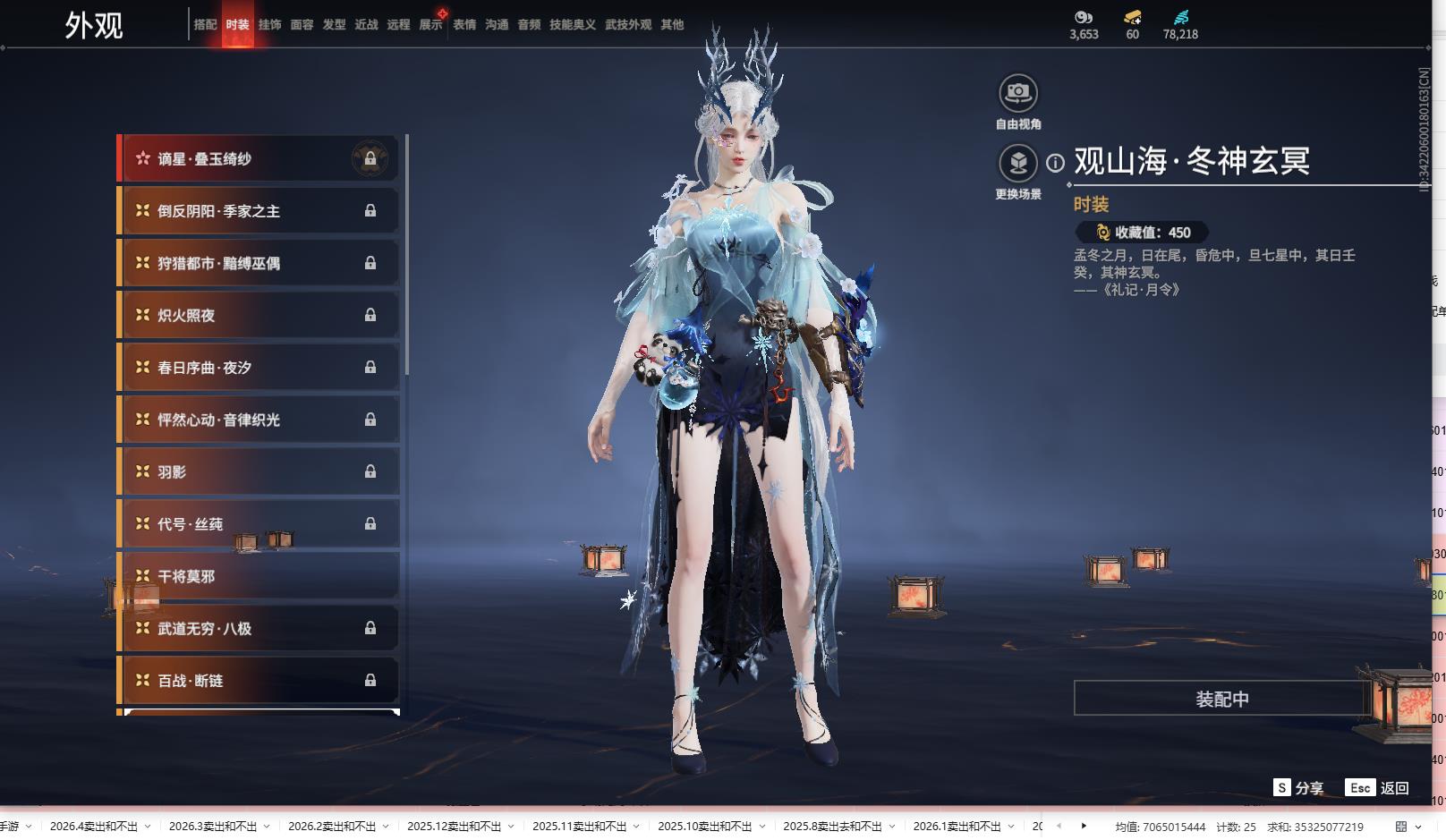Open the 其他 tab
Image resolution: width=1446 pixels, height=840 pixels.
(x=672, y=25)
